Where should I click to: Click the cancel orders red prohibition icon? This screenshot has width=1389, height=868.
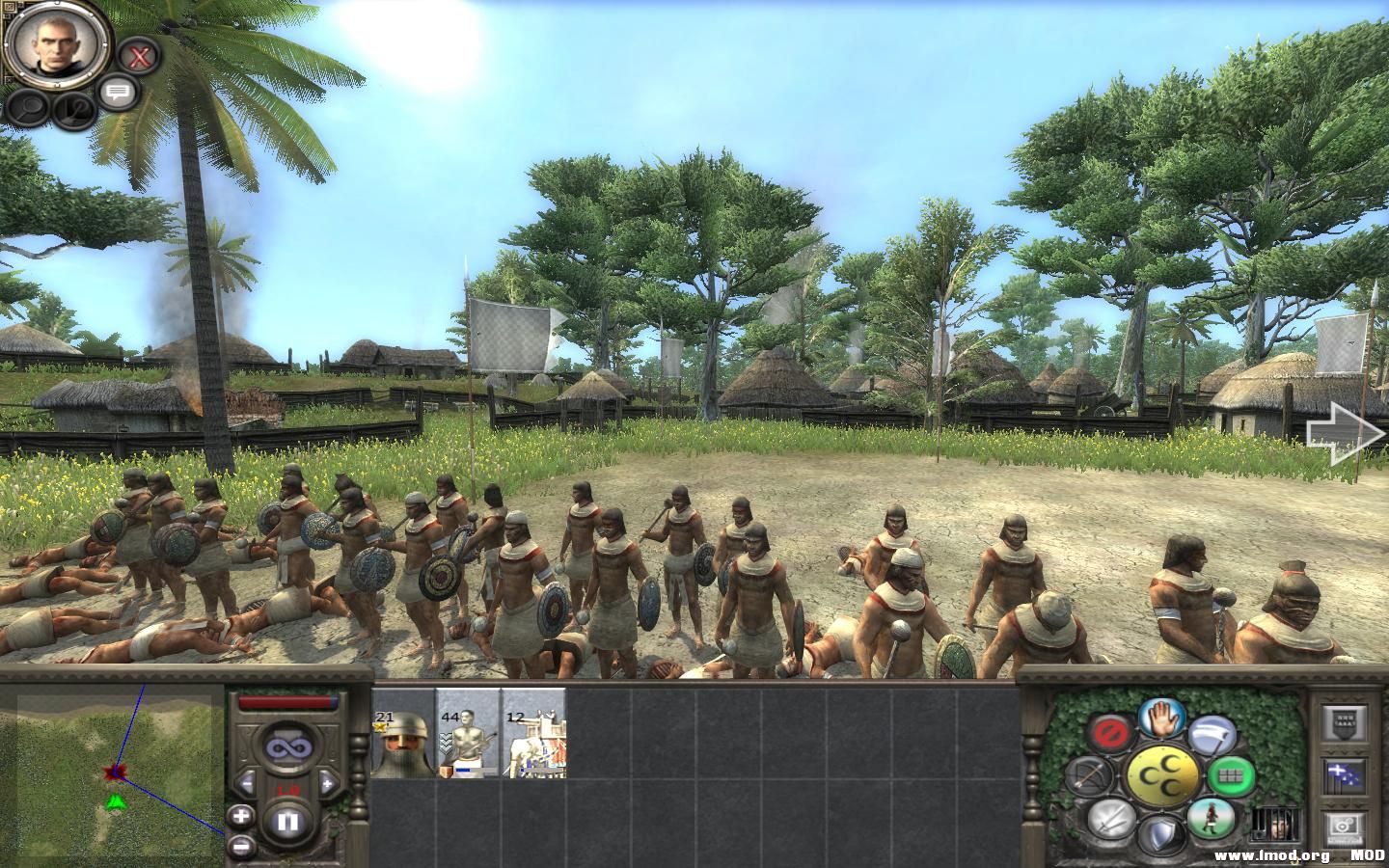point(1112,731)
